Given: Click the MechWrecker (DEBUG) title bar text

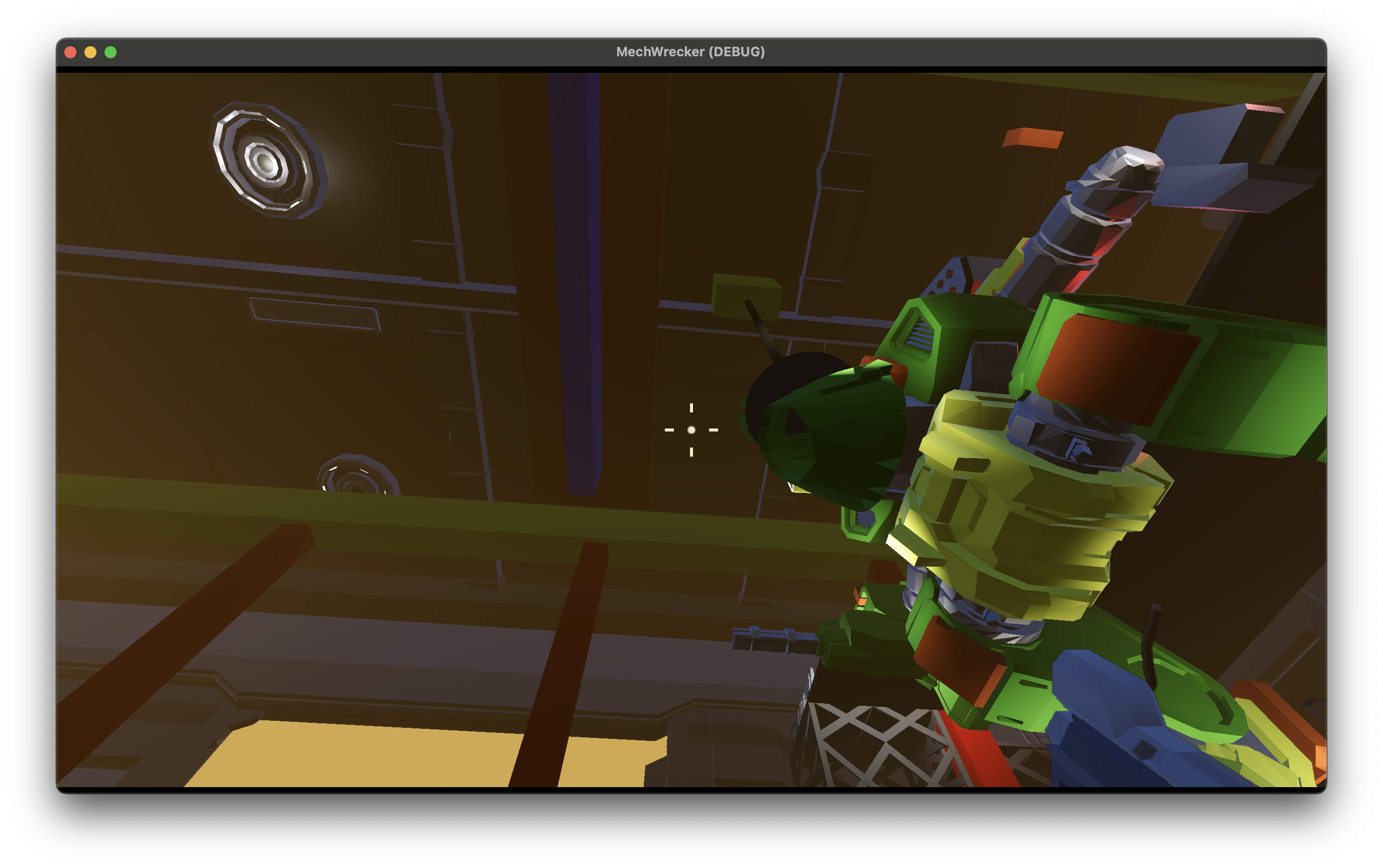Looking at the screenshot, I should [x=691, y=52].
